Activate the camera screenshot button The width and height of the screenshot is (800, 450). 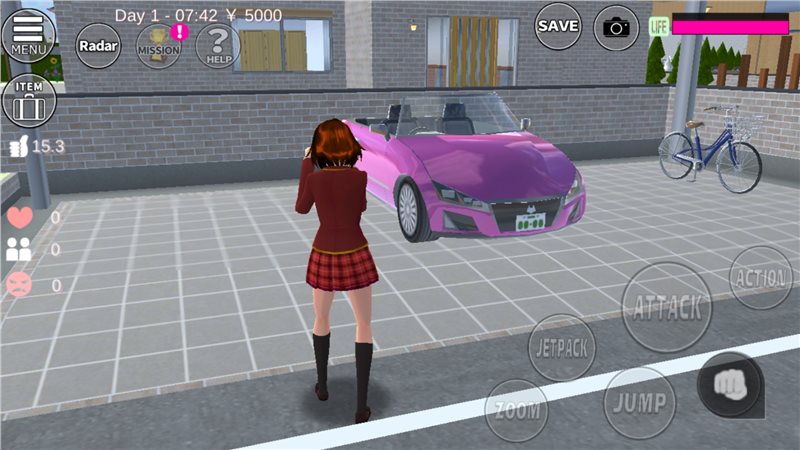(616, 28)
